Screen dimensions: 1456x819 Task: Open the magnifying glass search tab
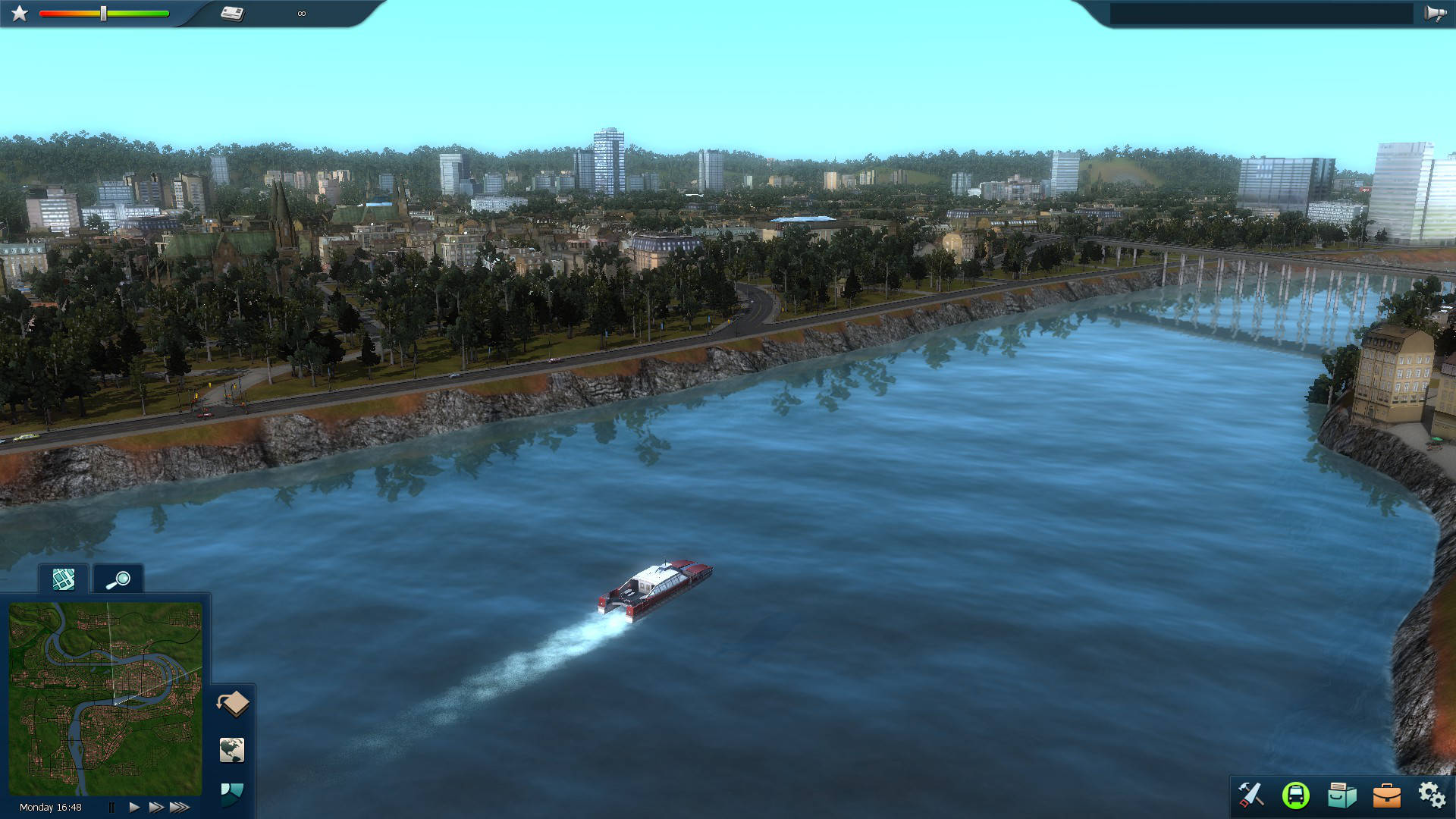[118, 580]
